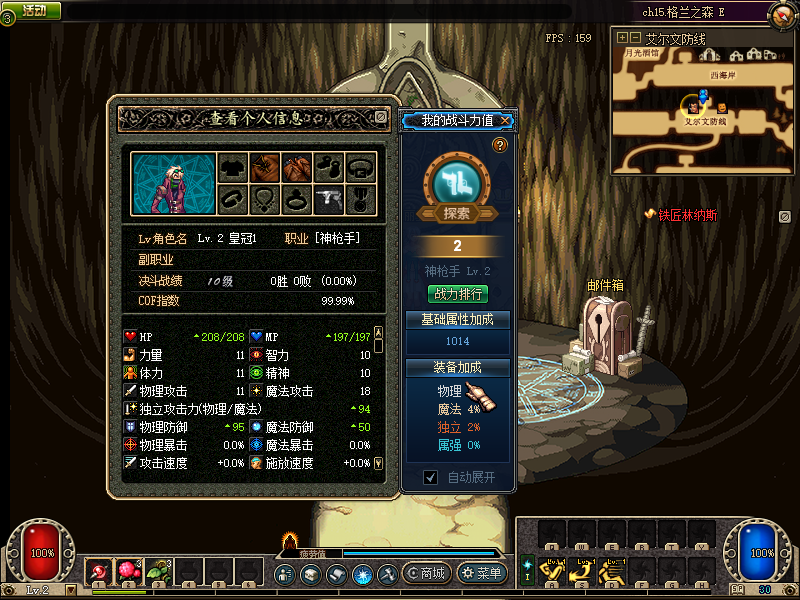Open the 基础属性加成 base stats section
The height and width of the screenshot is (600, 800).
pyautogui.click(x=457, y=319)
